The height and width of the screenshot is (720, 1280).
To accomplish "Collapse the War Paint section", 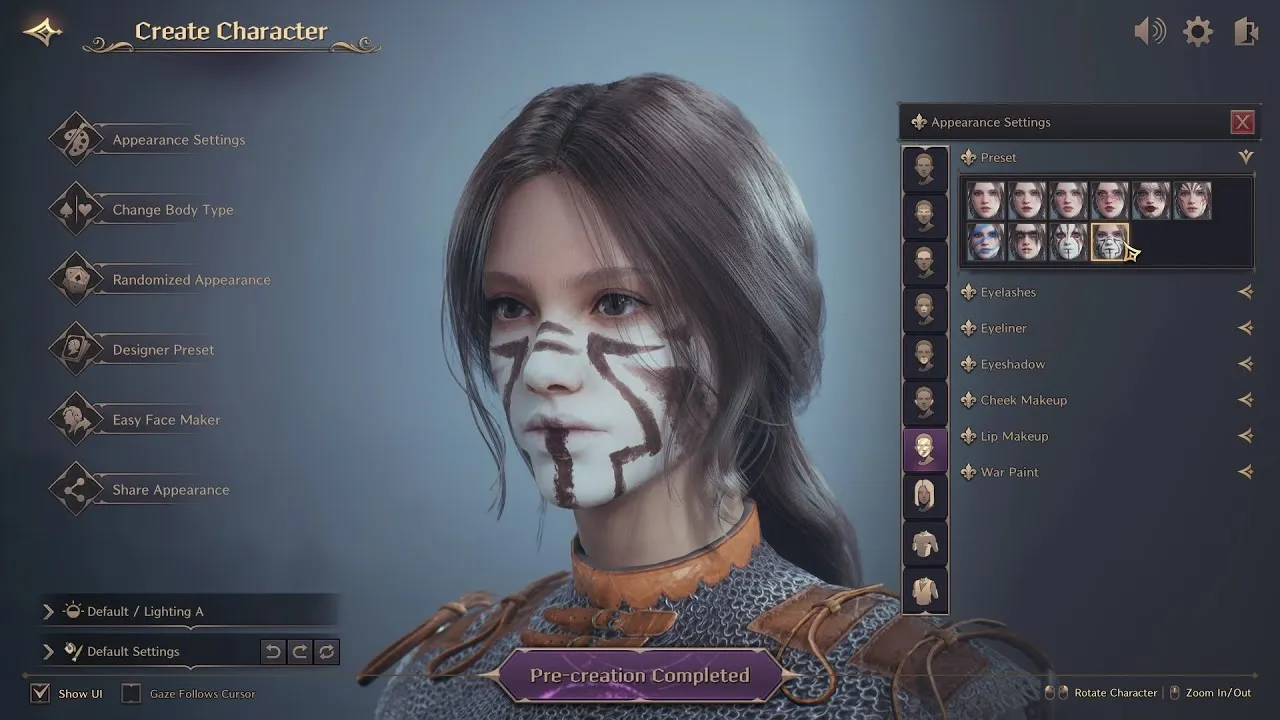I will tap(1245, 472).
